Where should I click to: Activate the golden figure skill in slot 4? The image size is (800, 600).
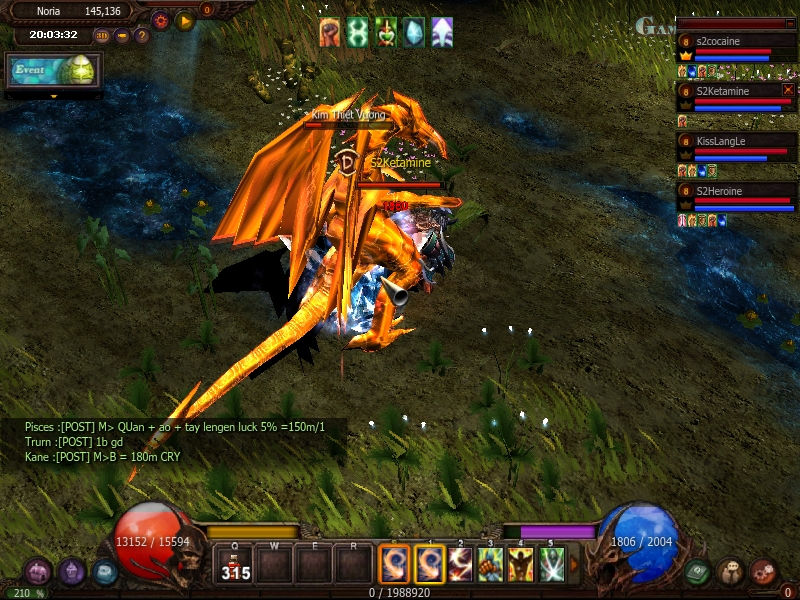click(520, 565)
